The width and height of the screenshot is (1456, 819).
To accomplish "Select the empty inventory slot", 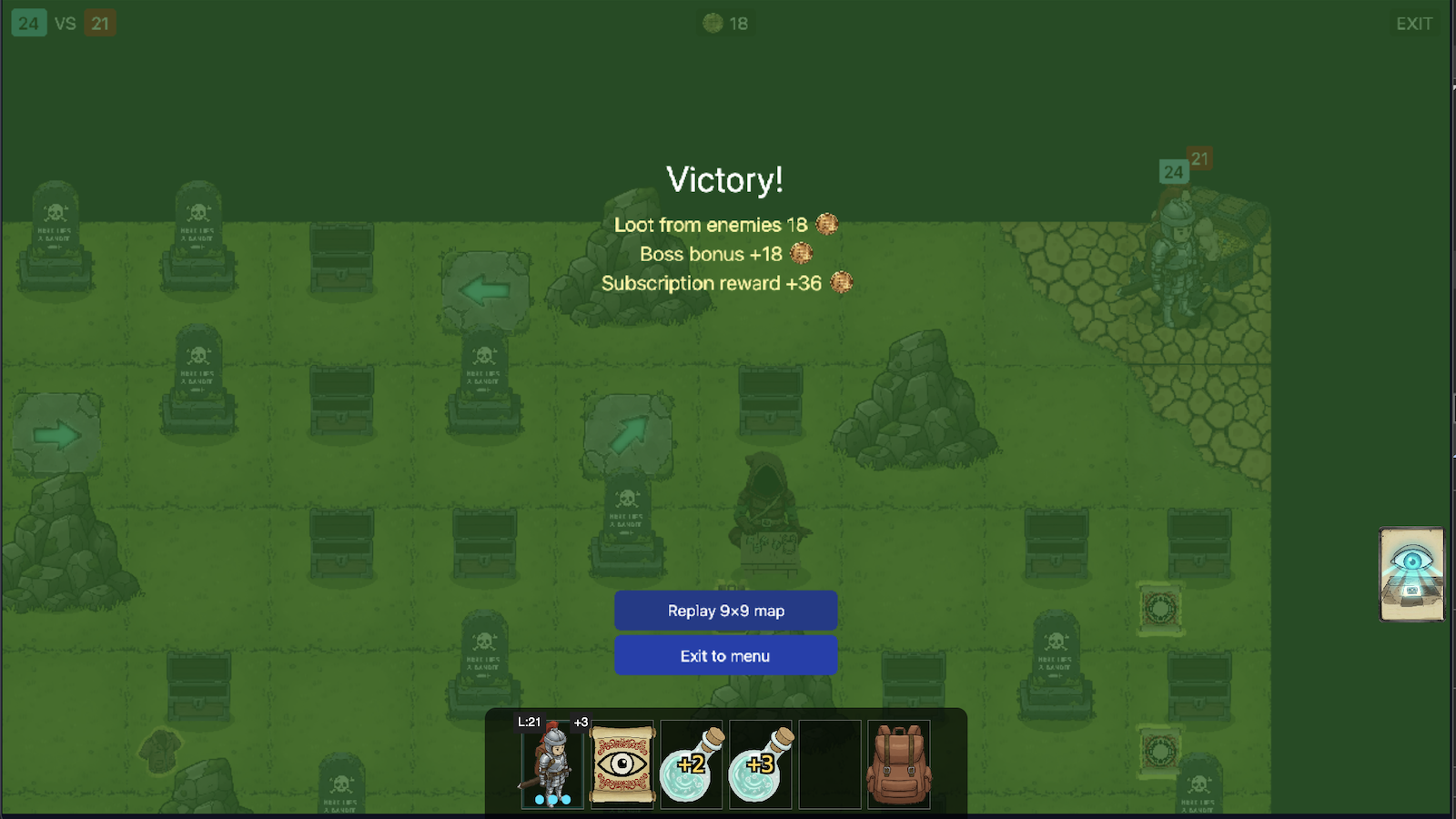I will tap(830, 764).
